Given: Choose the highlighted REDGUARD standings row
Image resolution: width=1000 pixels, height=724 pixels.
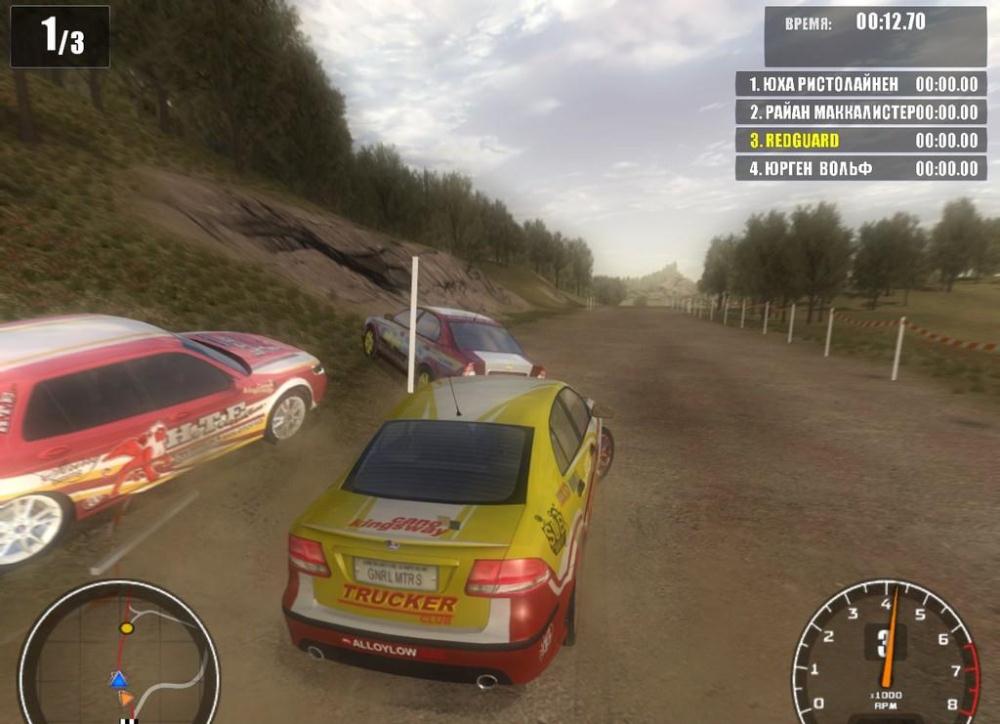Looking at the screenshot, I should 861,140.
